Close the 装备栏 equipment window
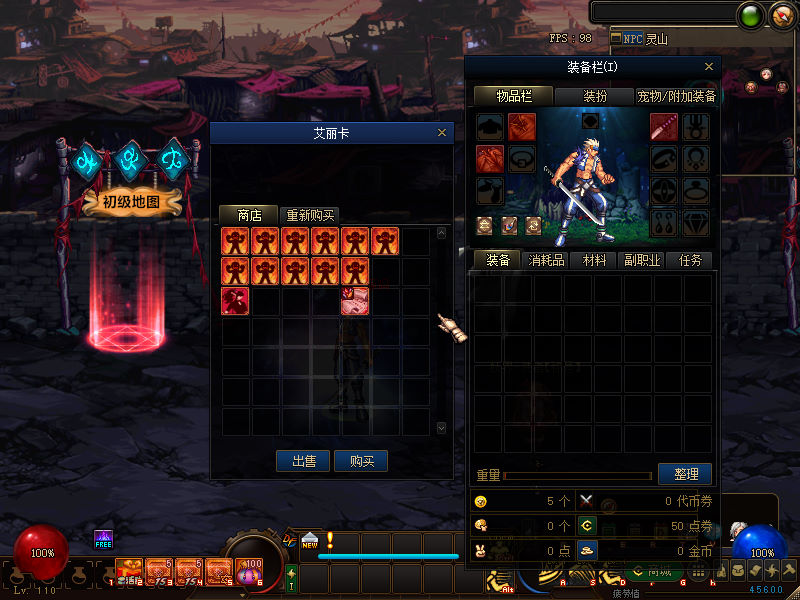Screen dimensions: 800x600 (709, 67)
